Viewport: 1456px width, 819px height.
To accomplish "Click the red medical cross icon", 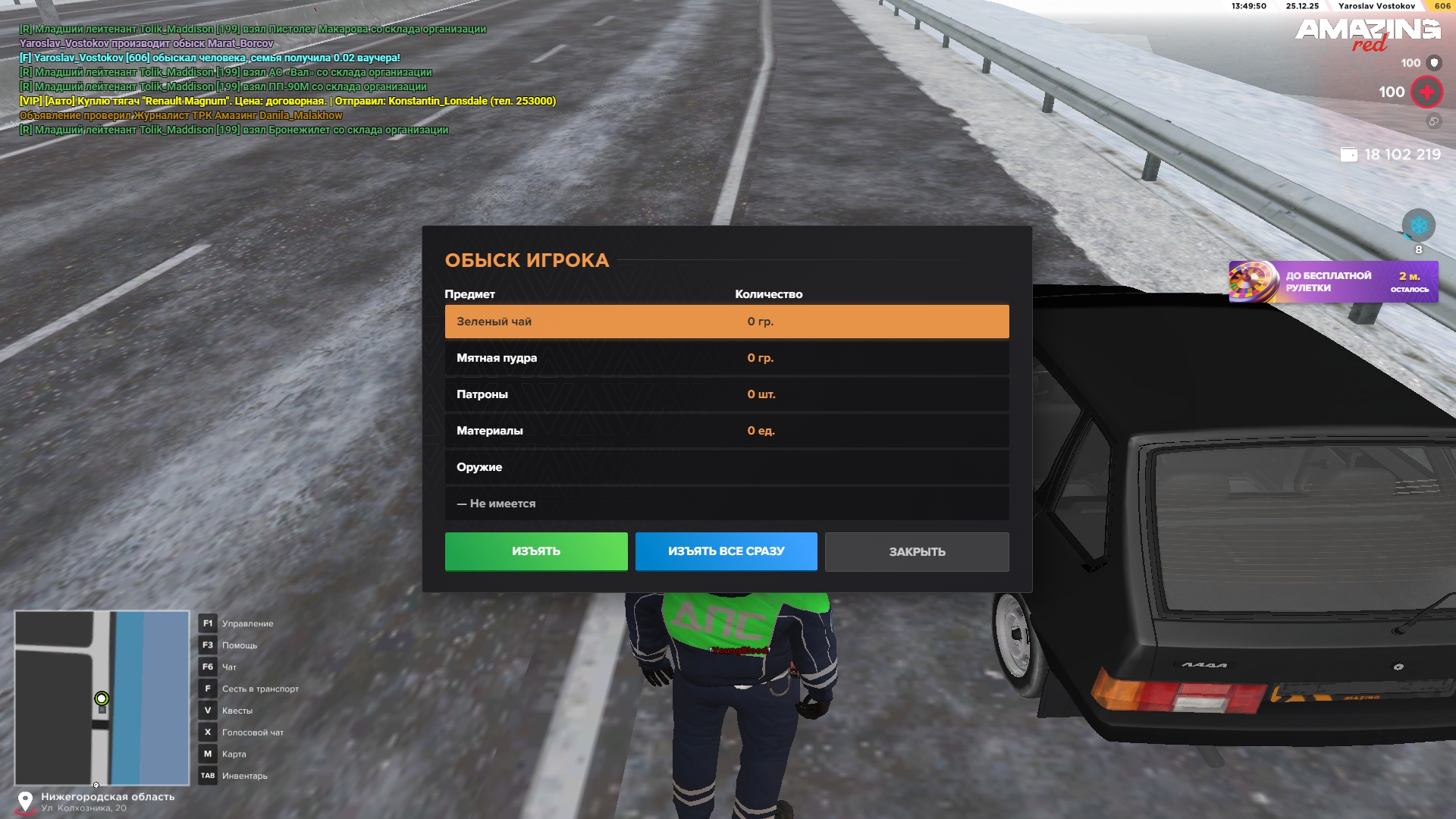I will coord(1426,93).
